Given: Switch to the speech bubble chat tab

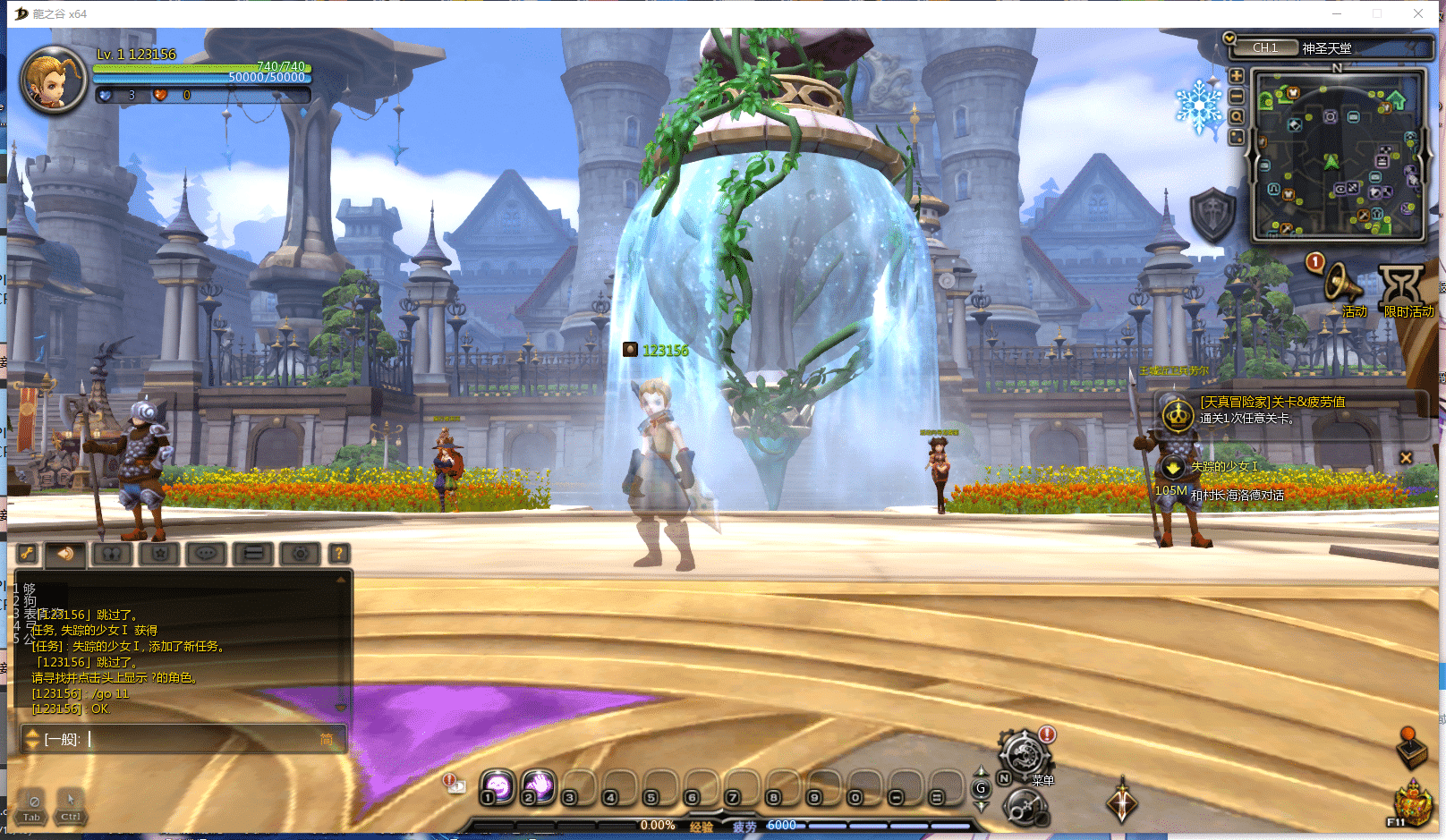Looking at the screenshot, I should click(206, 554).
